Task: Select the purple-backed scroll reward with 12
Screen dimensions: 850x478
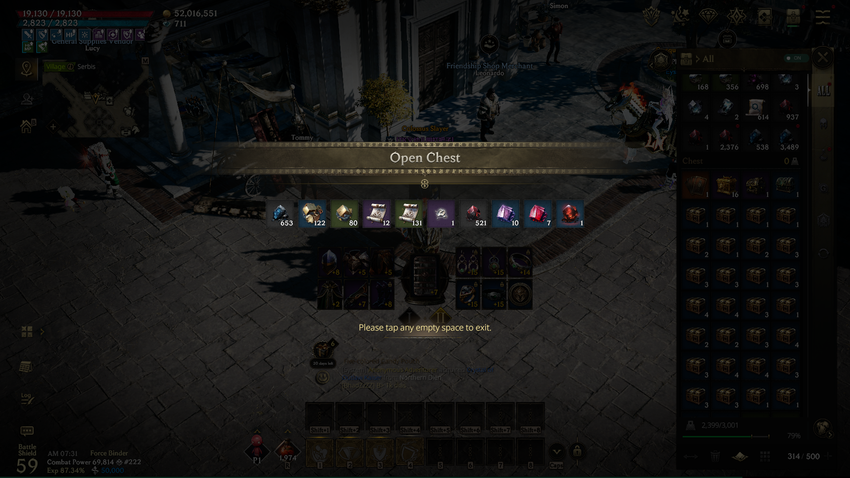Action: click(377, 213)
